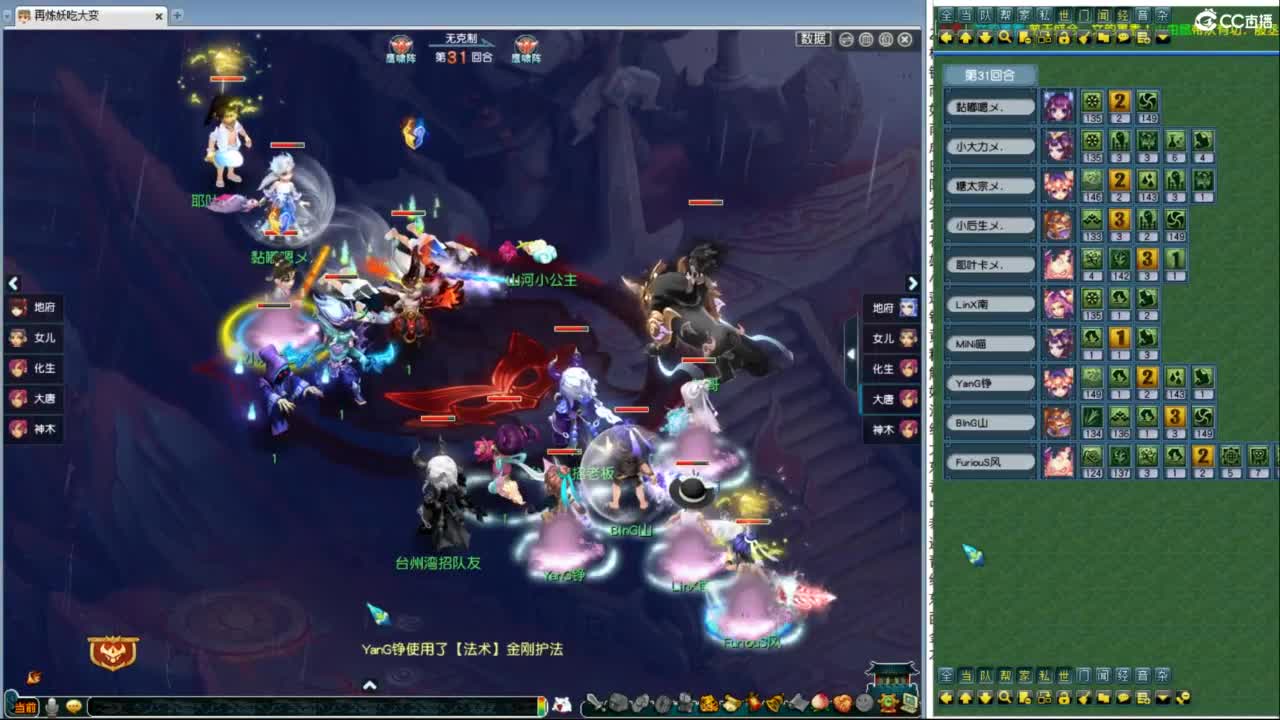Open chat search via the magnifier icon
1280x720 pixels.
click(x=1004, y=38)
